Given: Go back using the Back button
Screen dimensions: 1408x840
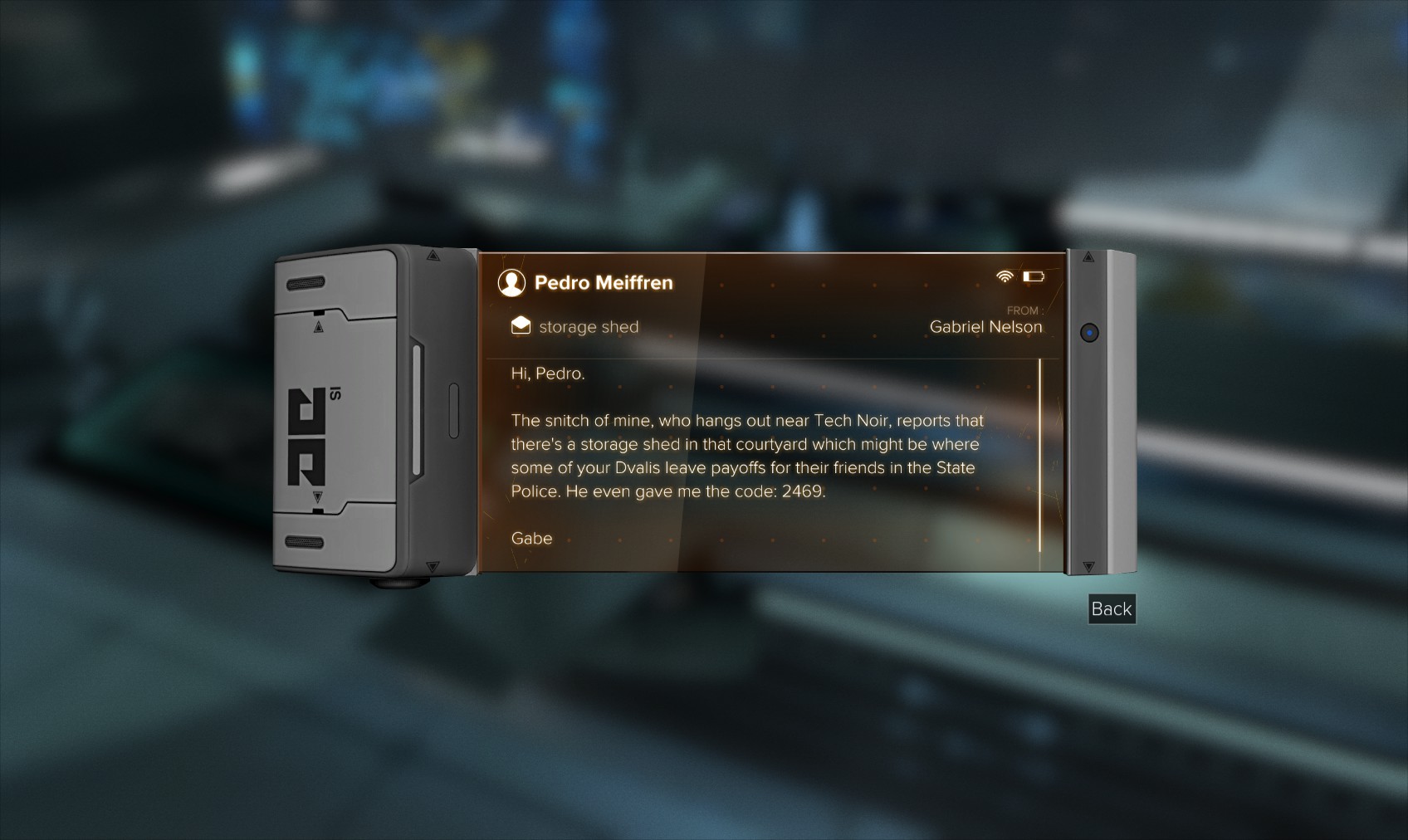Looking at the screenshot, I should 1111,609.
